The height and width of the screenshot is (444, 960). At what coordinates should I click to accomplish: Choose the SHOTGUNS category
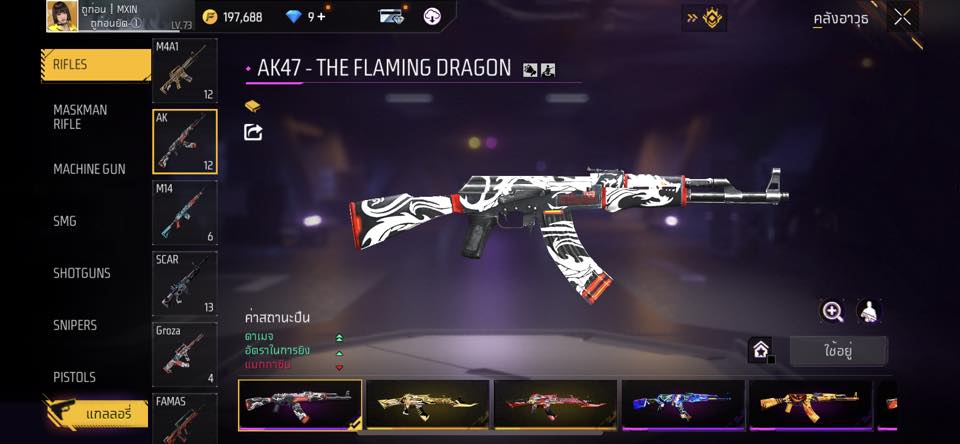[x=82, y=273]
